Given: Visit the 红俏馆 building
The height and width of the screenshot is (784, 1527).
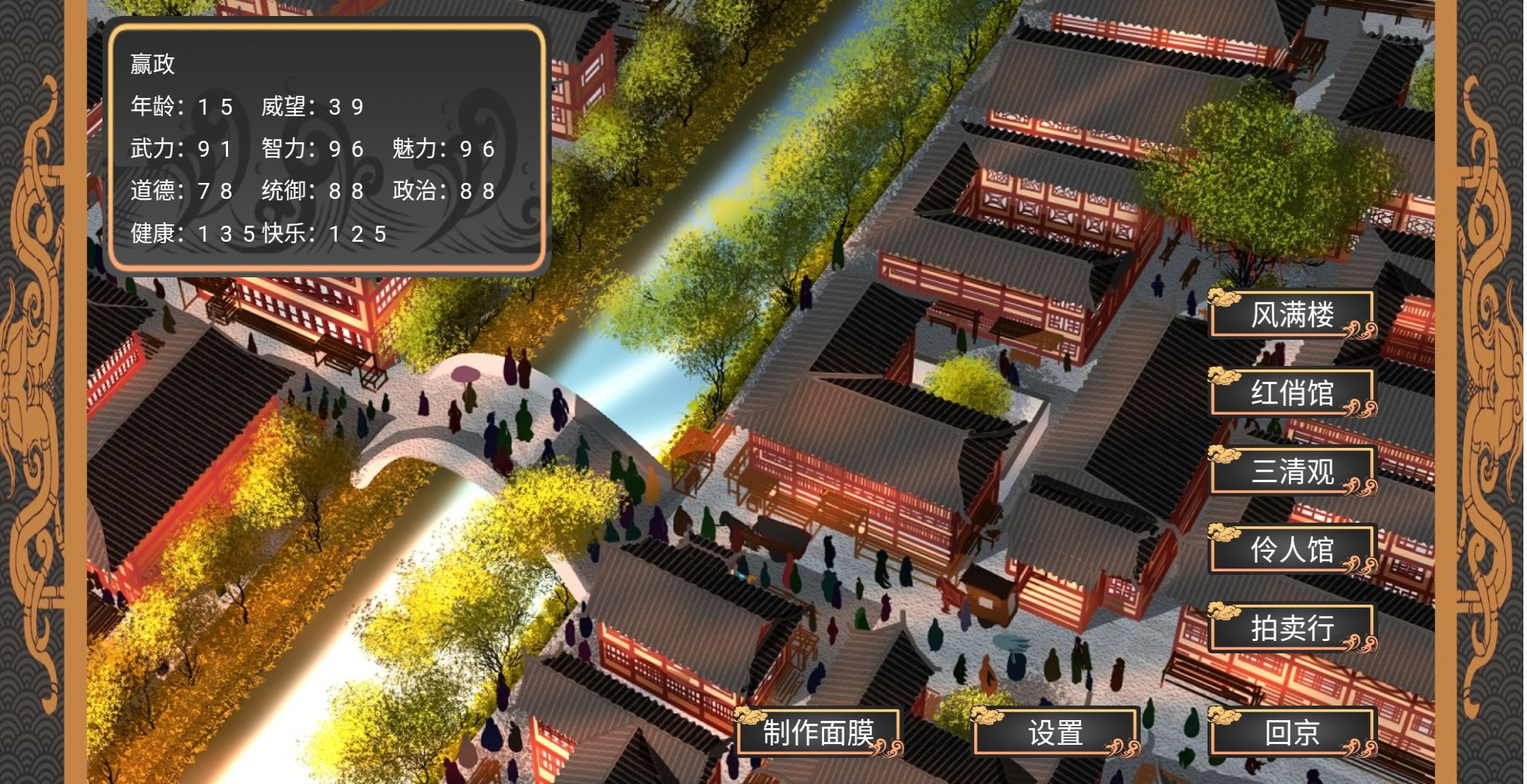Looking at the screenshot, I should pos(1292,393).
